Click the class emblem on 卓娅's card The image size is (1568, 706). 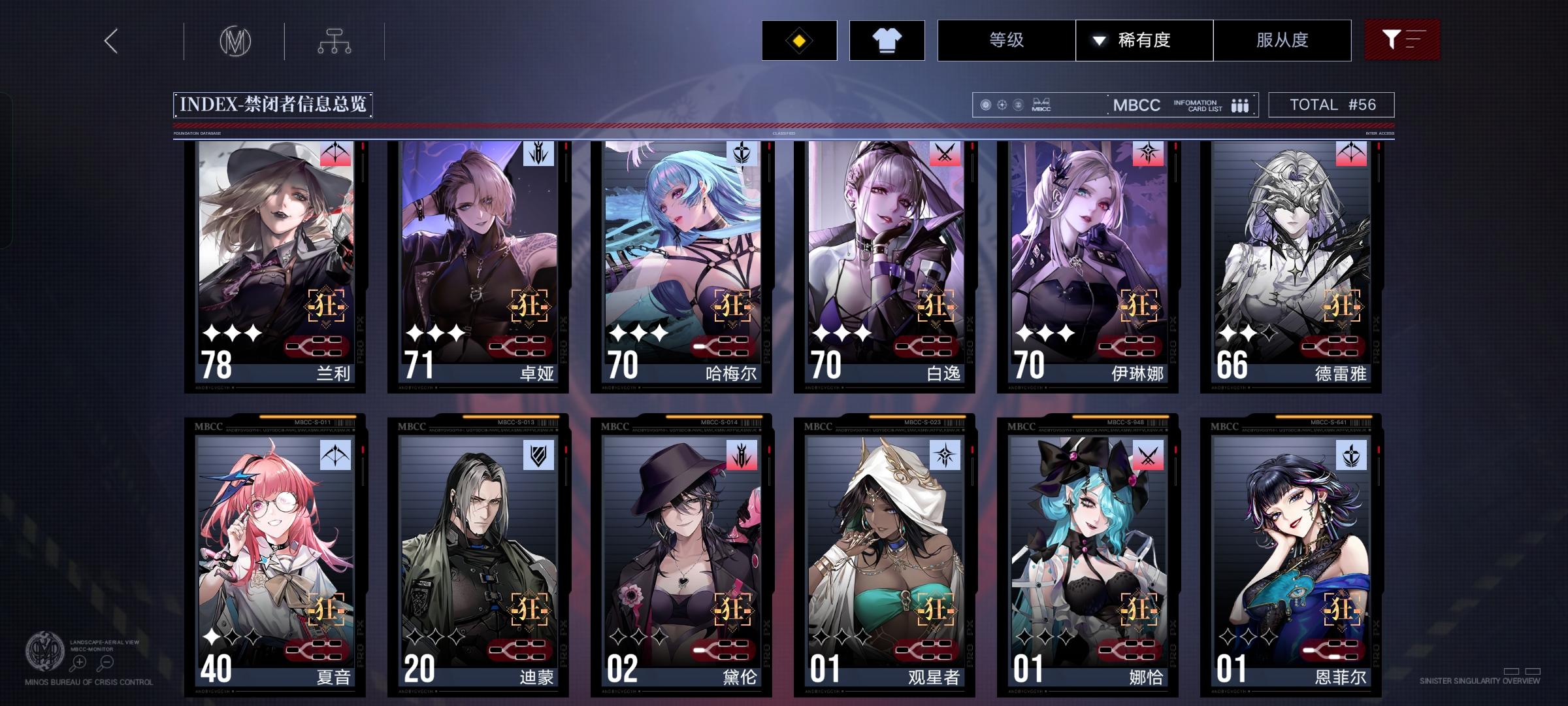pyautogui.click(x=538, y=155)
